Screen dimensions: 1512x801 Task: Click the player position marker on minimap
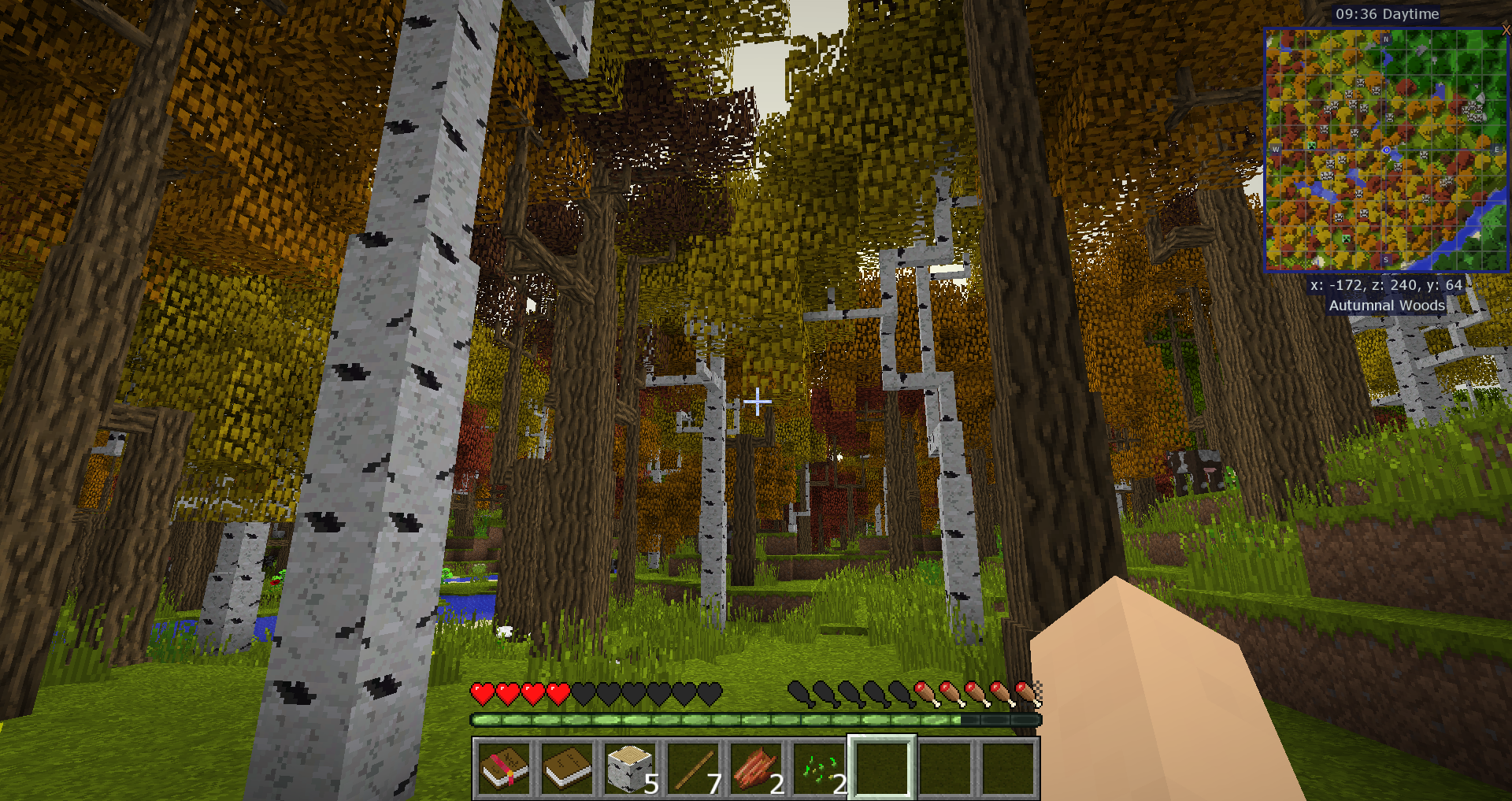1387,150
